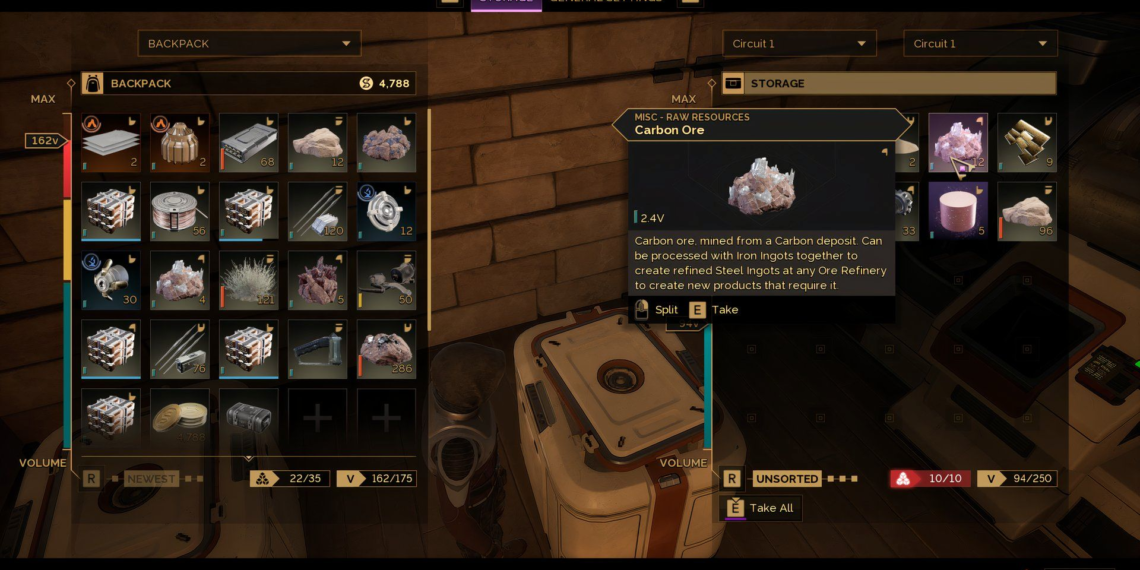Screen dimensions: 1140x570
Task: Select the gold ingots stack of 9
Action: (1026, 142)
